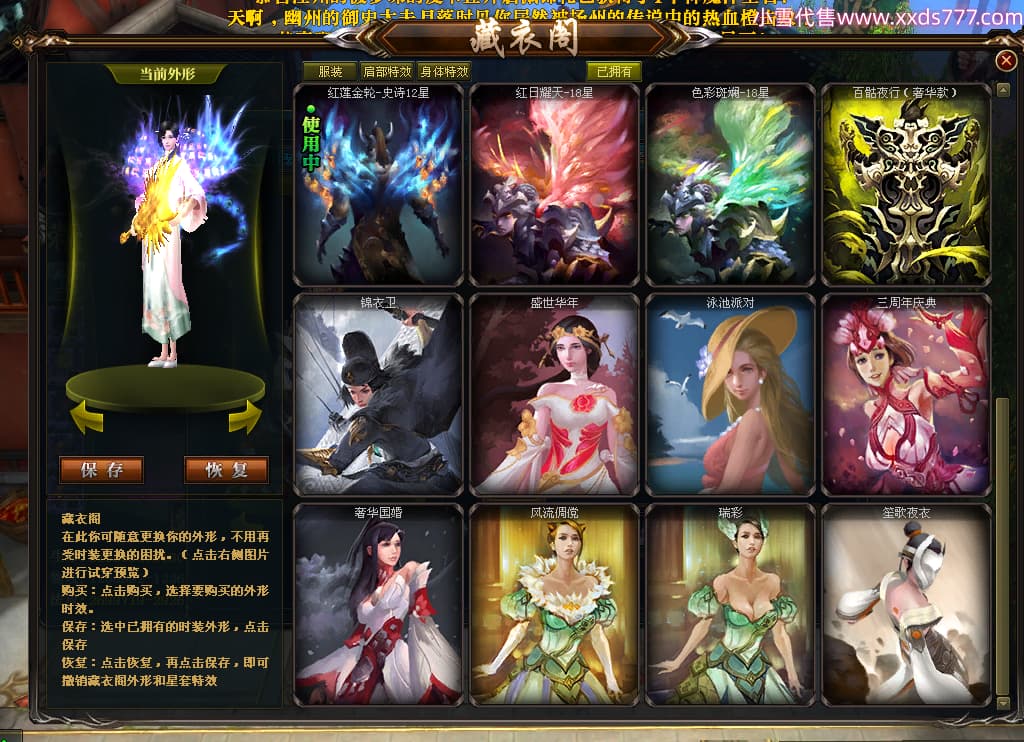The width and height of the screenshot is (1024, 742).
Task: Preview the 泳池派对 swimsuit outfit
Action: pyautogui.click(x=730, y=396)
